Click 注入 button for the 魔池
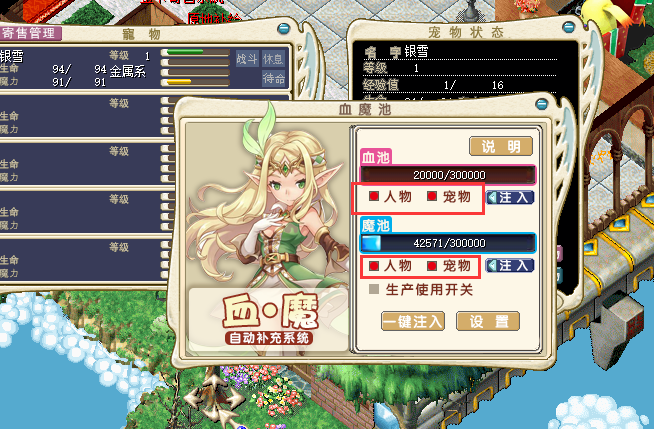The width and height of the screenshot is (654, 429). (x=510, y=266)
